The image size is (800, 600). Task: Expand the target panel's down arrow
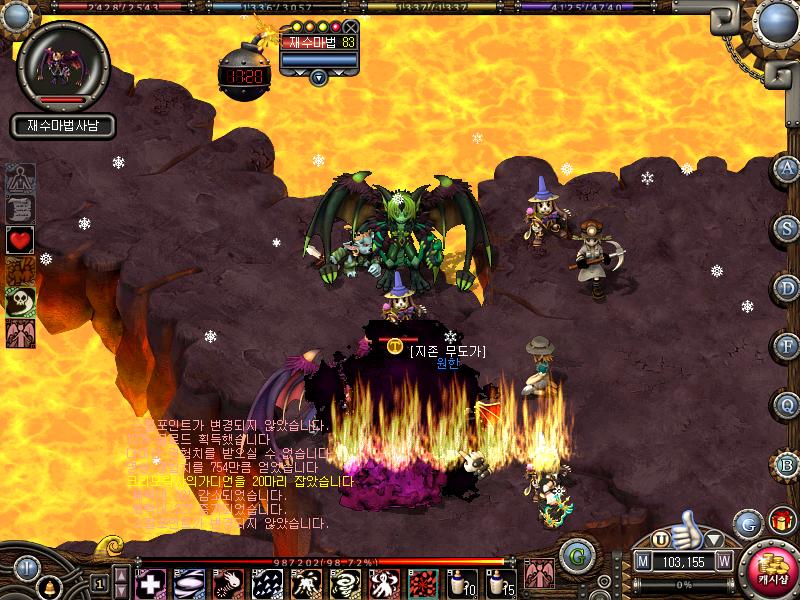click(319, 76)
